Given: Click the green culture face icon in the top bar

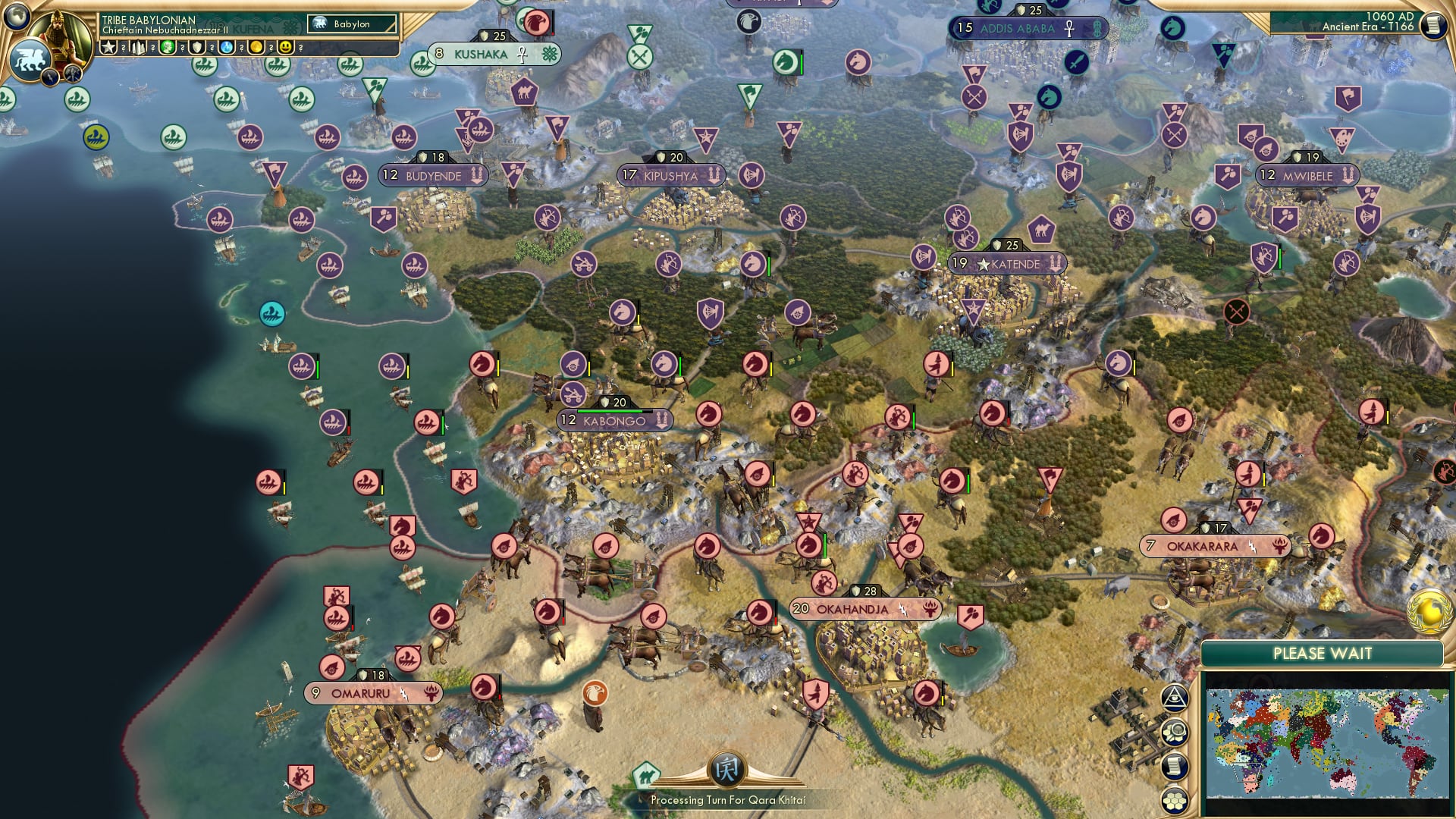Looking at the screenshot, I should (x=167, y=47).
